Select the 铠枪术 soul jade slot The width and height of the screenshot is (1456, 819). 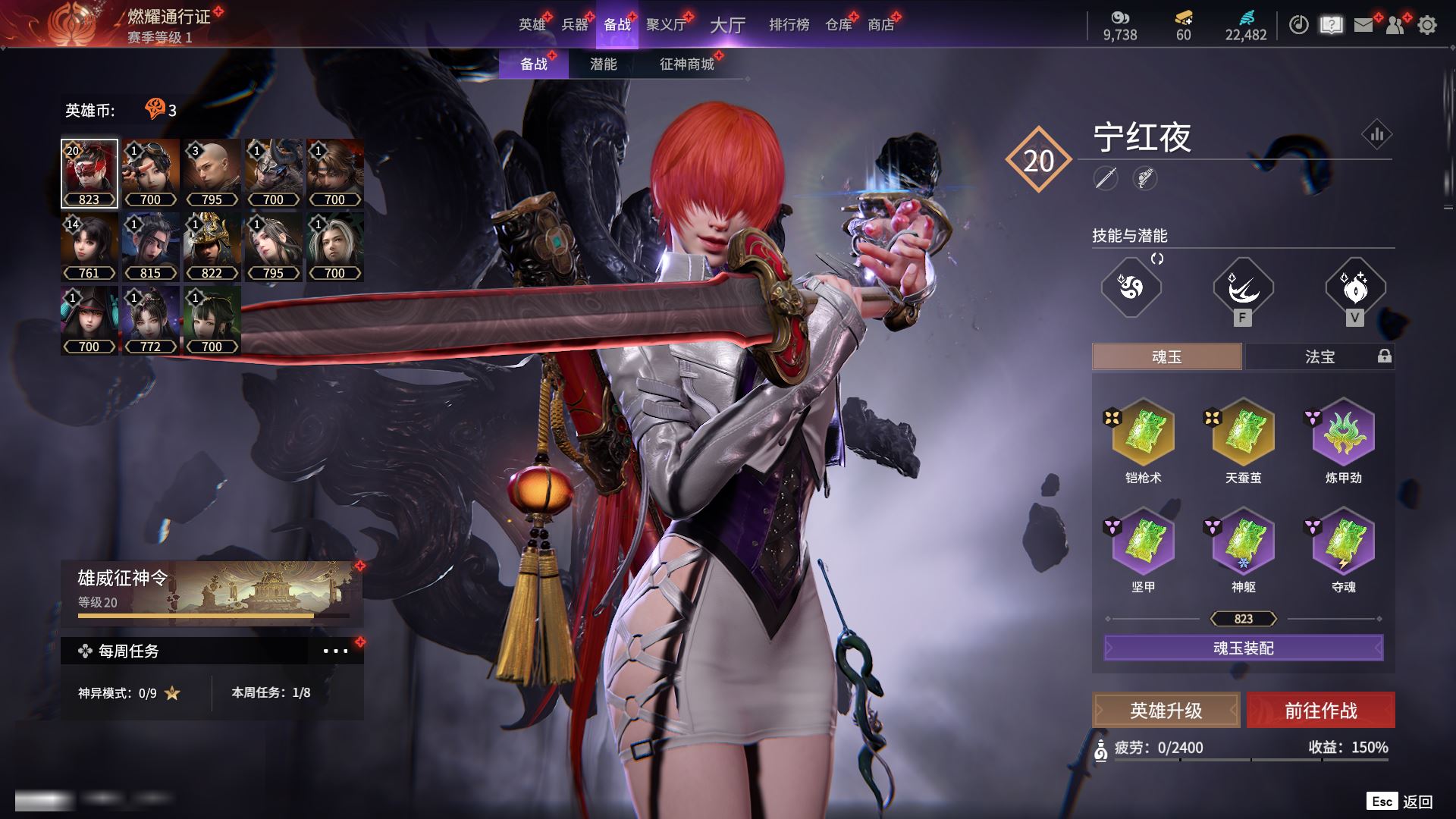[1143, 433]
